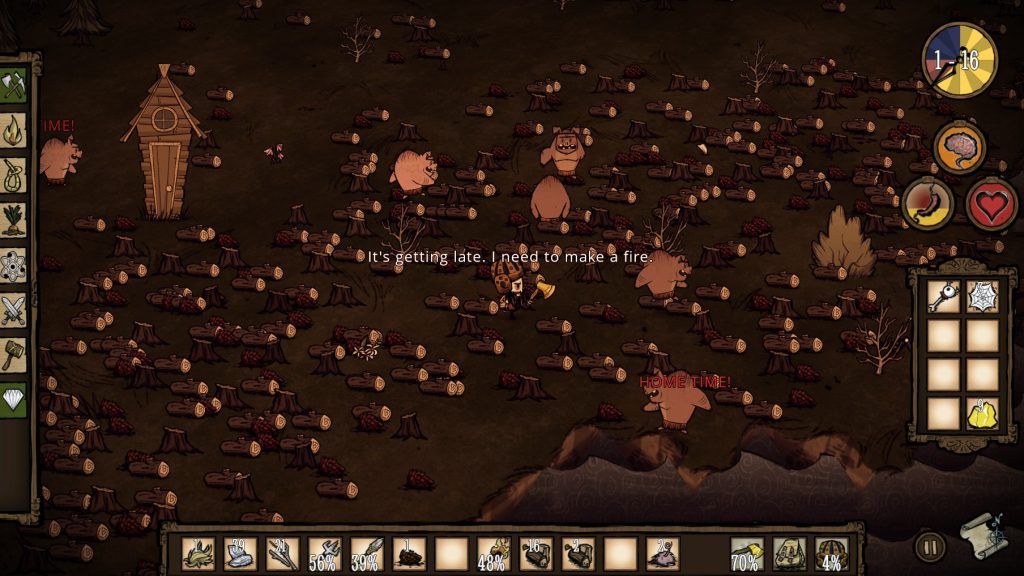The height and width of the screenshot is (576, 1024).
Task: Select the key in the backpack
Action: pos(944,297)
